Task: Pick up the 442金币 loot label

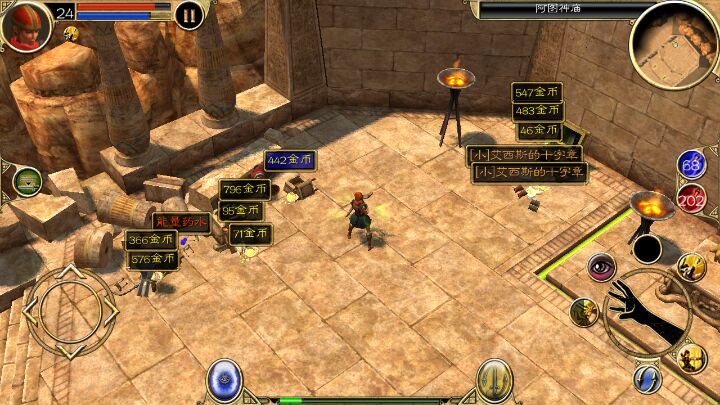Action: tap(290, 160)
